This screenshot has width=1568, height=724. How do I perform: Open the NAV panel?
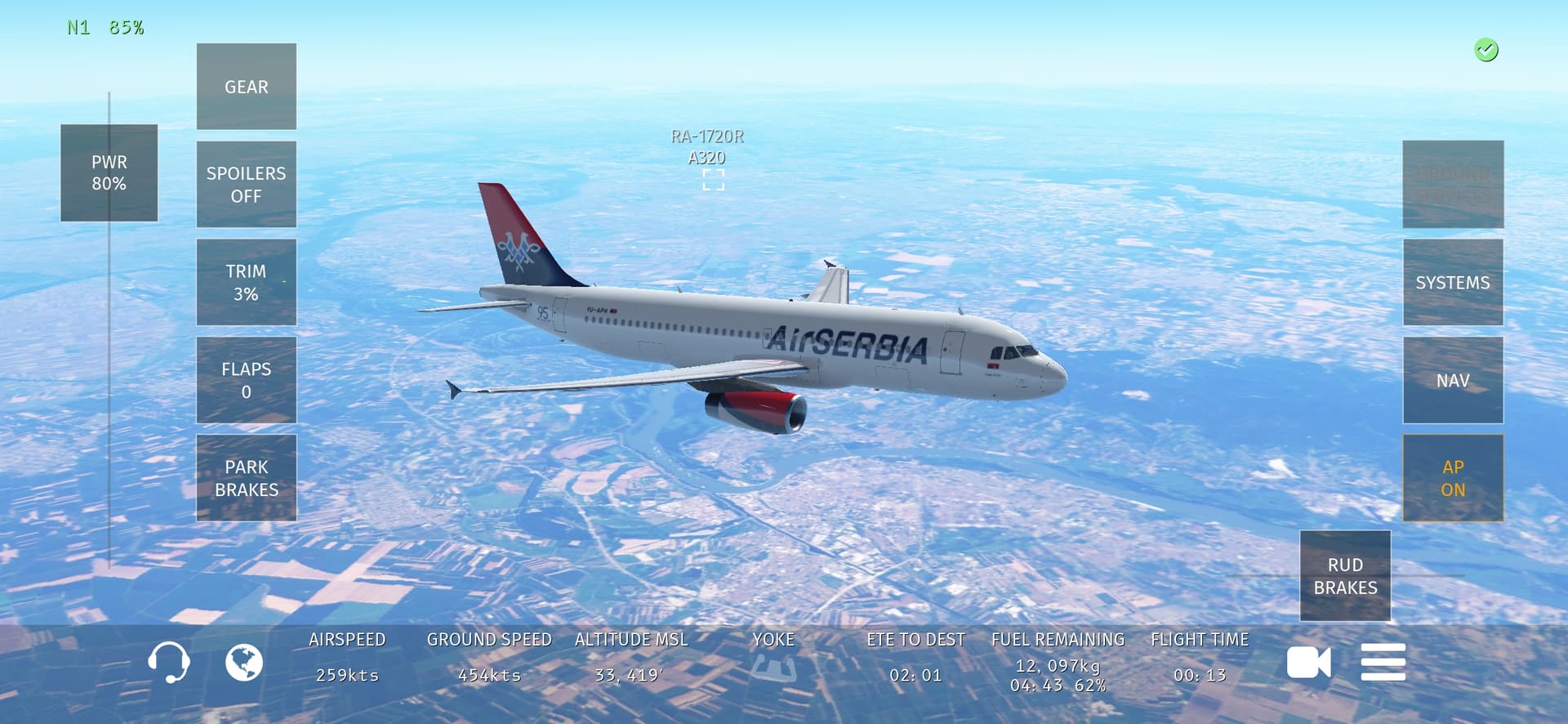pyautogui.click(x=1452, y=380)
